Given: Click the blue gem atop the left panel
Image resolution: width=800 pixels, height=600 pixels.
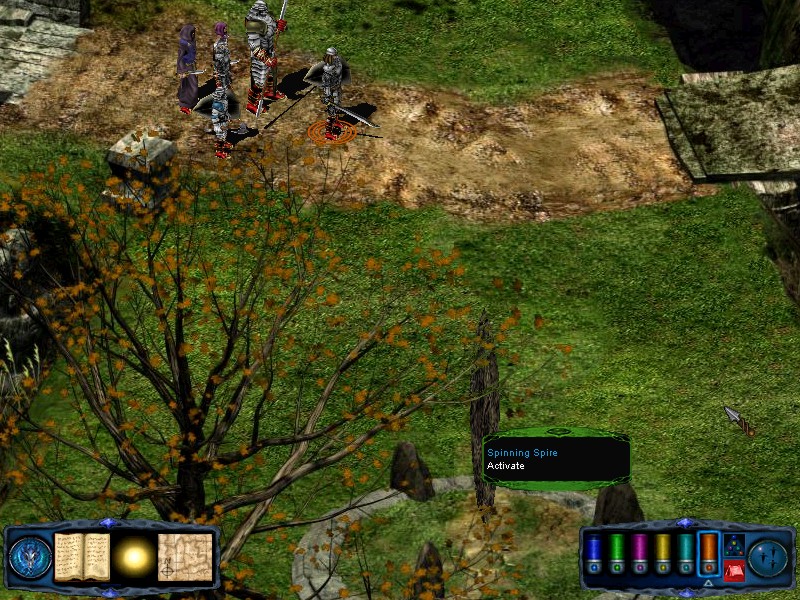Looking at the screenshot, I should (110, 522).
